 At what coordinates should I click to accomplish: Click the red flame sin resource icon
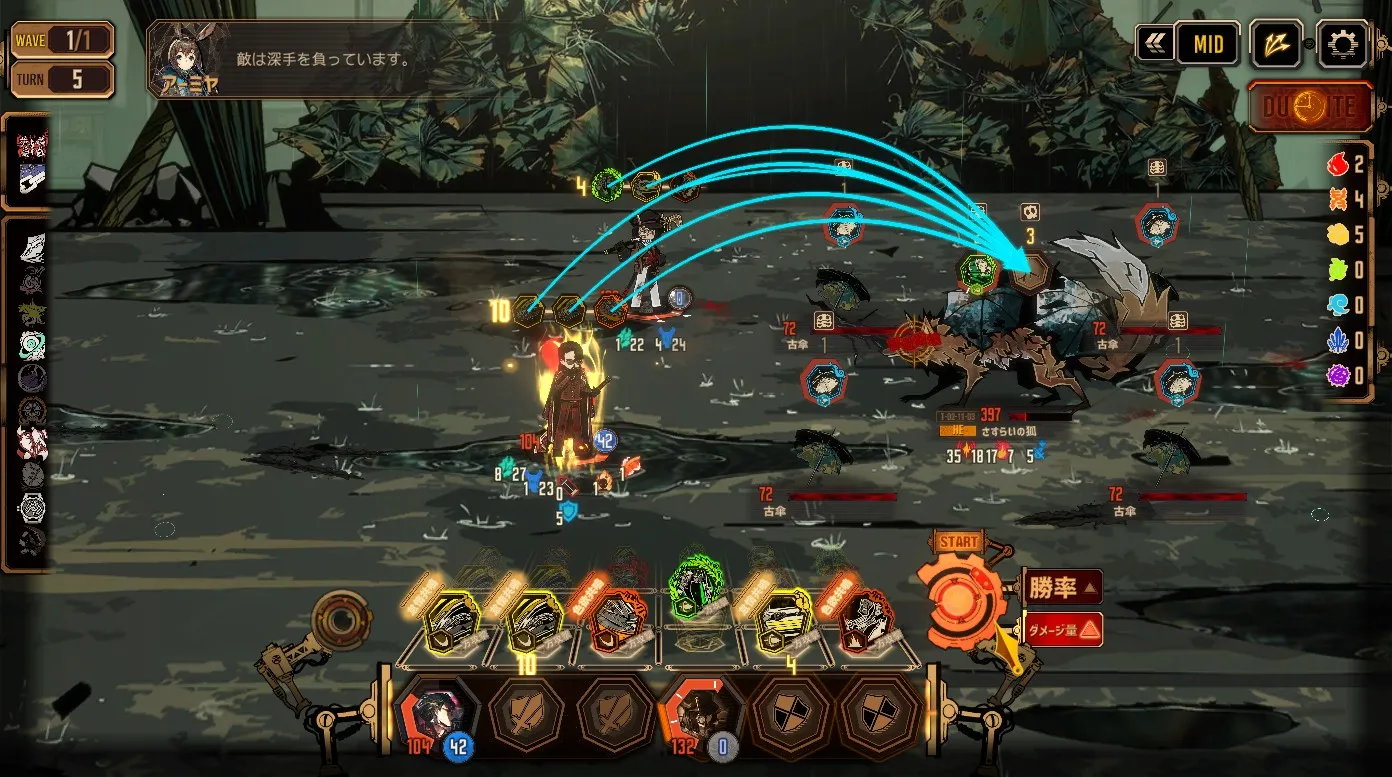click(1337, 164)
